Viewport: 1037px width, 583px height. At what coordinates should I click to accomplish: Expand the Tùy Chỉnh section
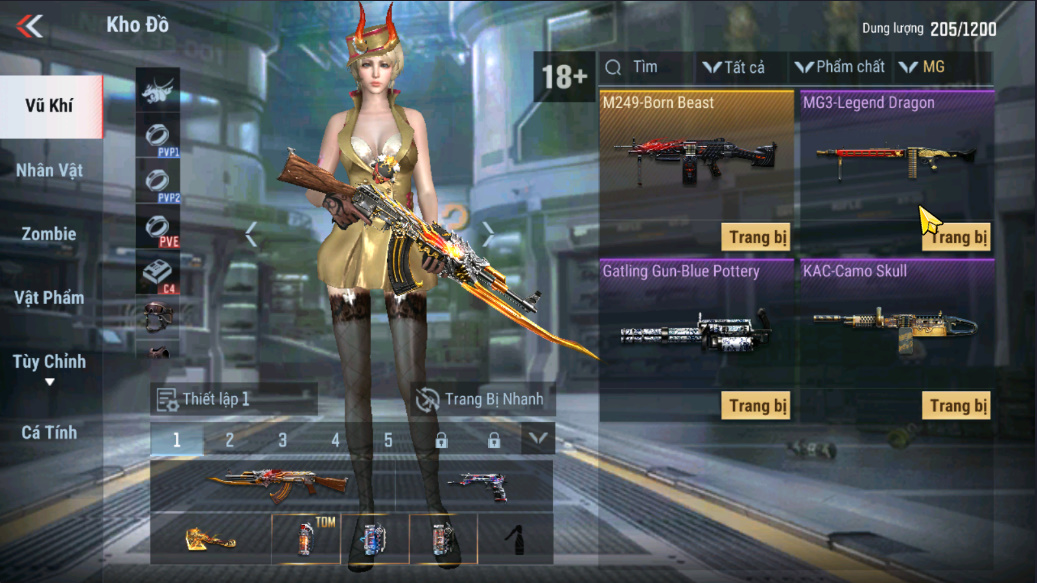[49, 366]
